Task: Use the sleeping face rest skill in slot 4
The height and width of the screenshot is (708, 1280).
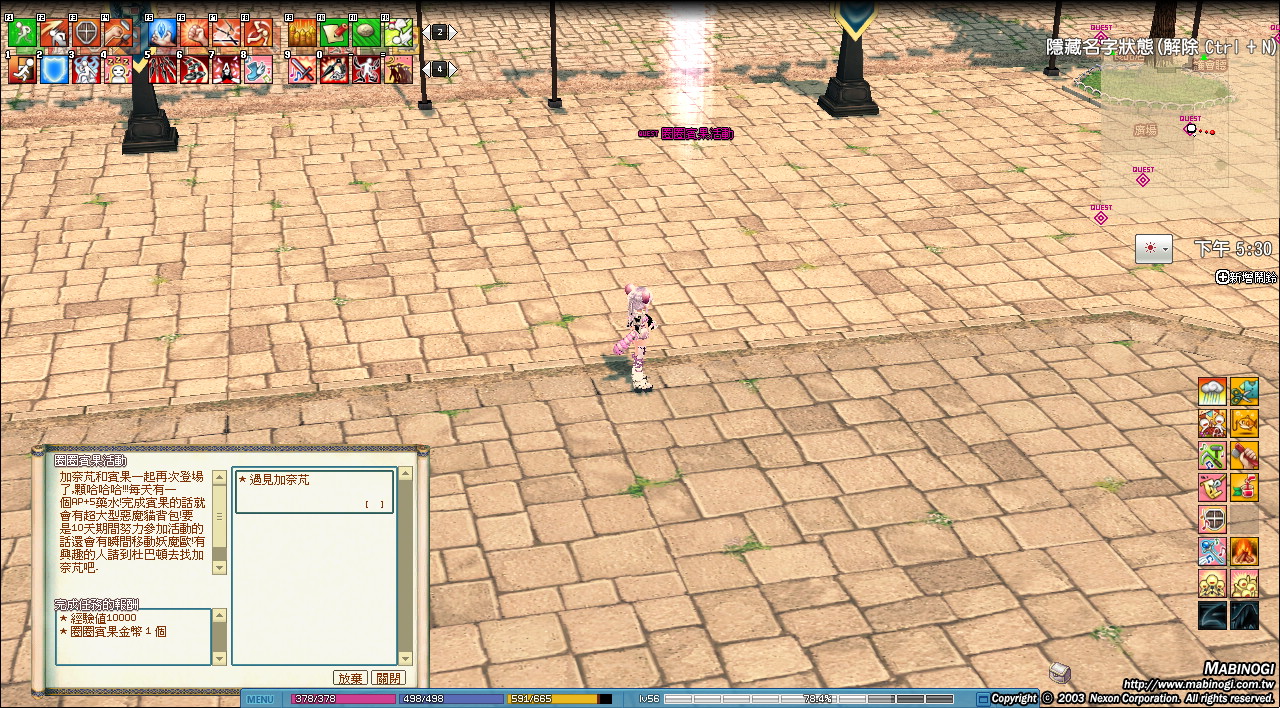Action: coord(119,69)
